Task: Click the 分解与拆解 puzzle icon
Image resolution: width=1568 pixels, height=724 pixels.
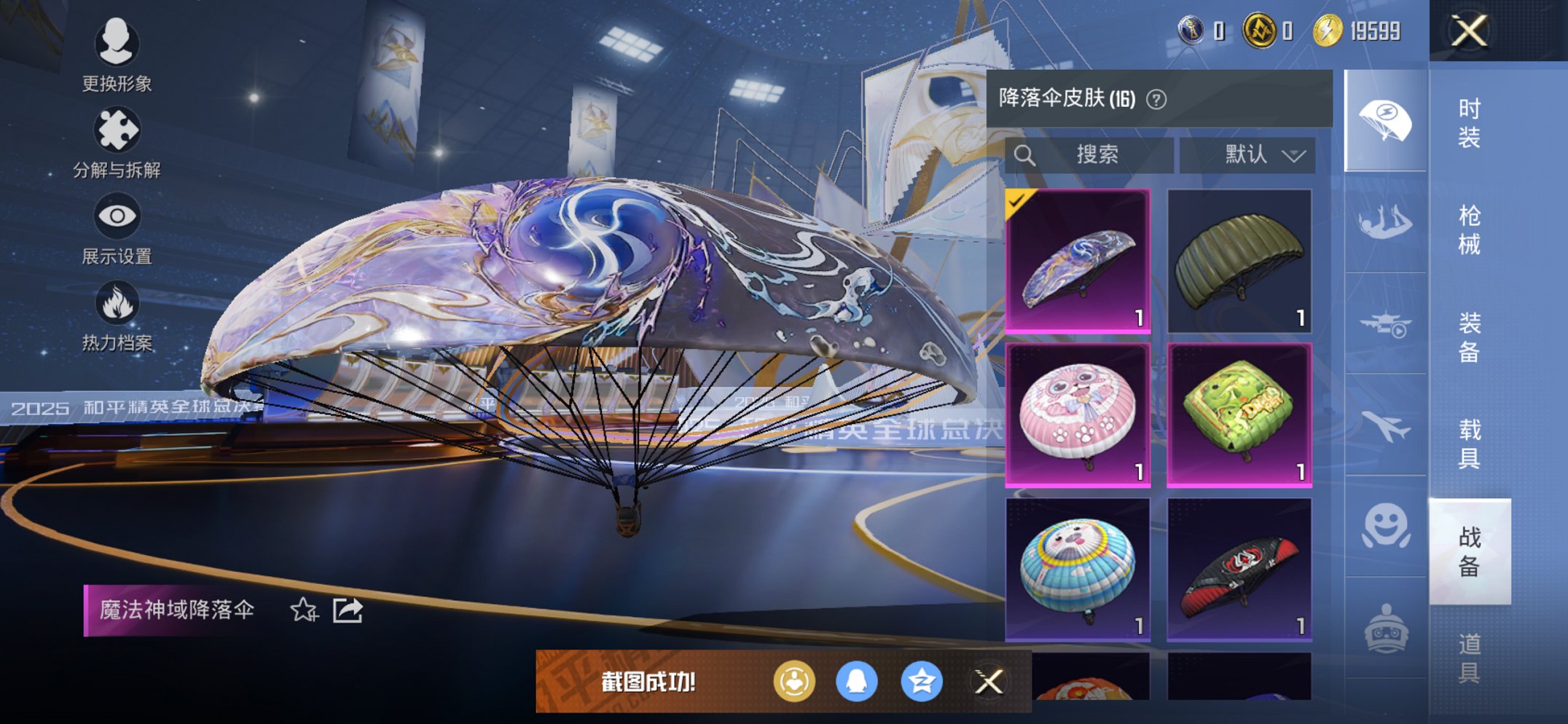Action: [x=117, y=127]
